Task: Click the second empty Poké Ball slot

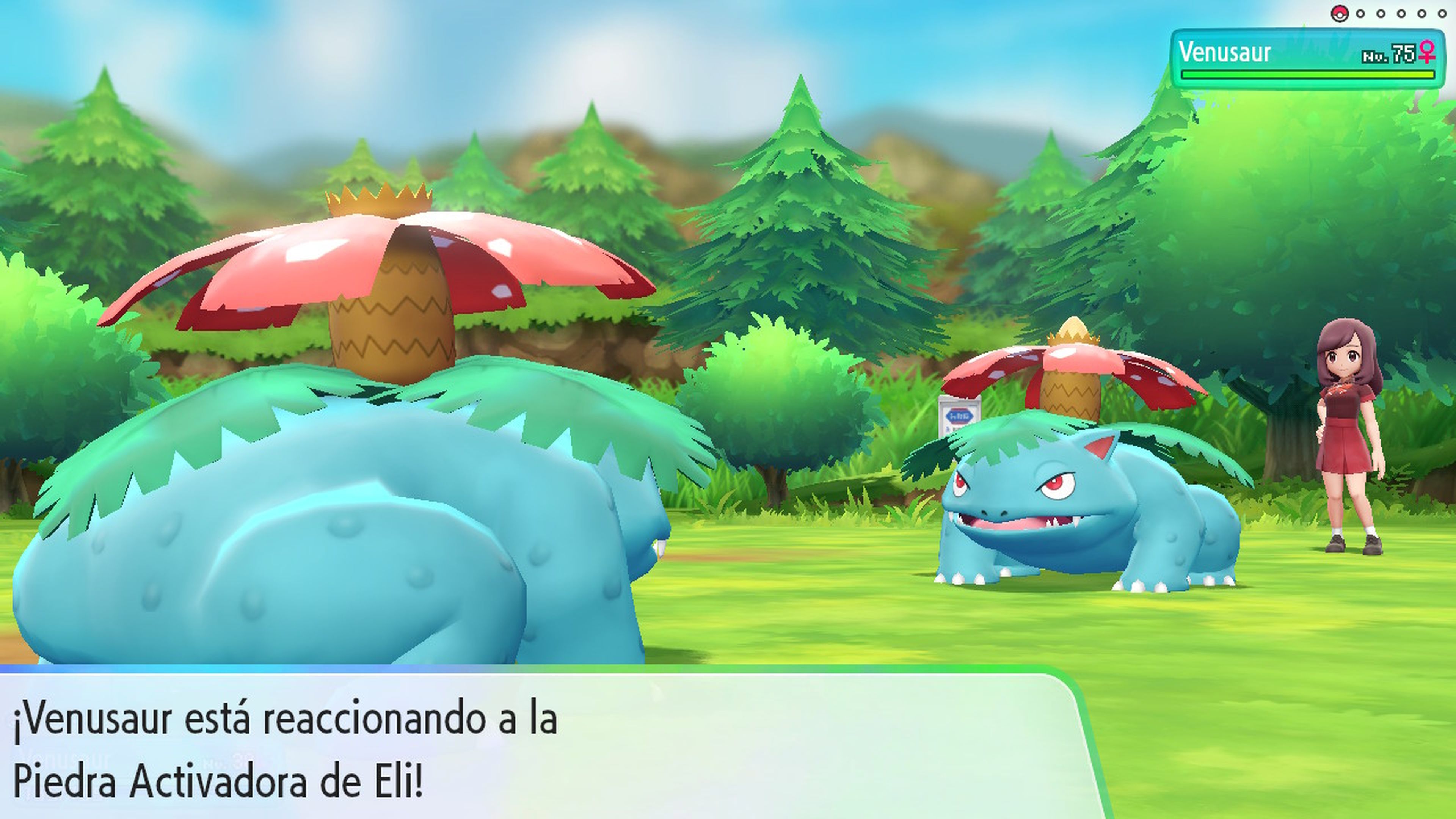Action: [x=1381, y=14]
